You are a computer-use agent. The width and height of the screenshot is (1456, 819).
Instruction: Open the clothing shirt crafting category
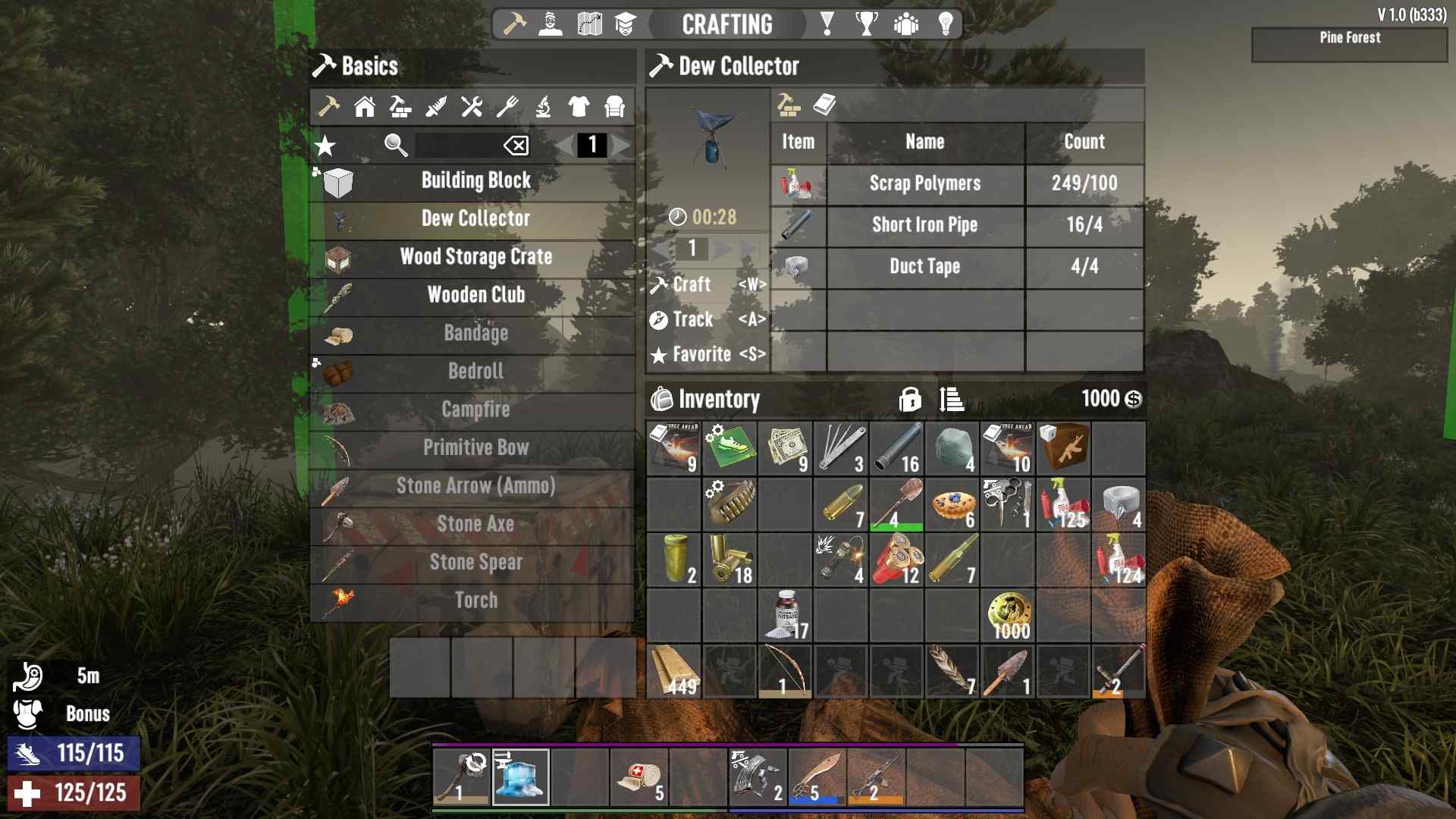tap(580, 107)
